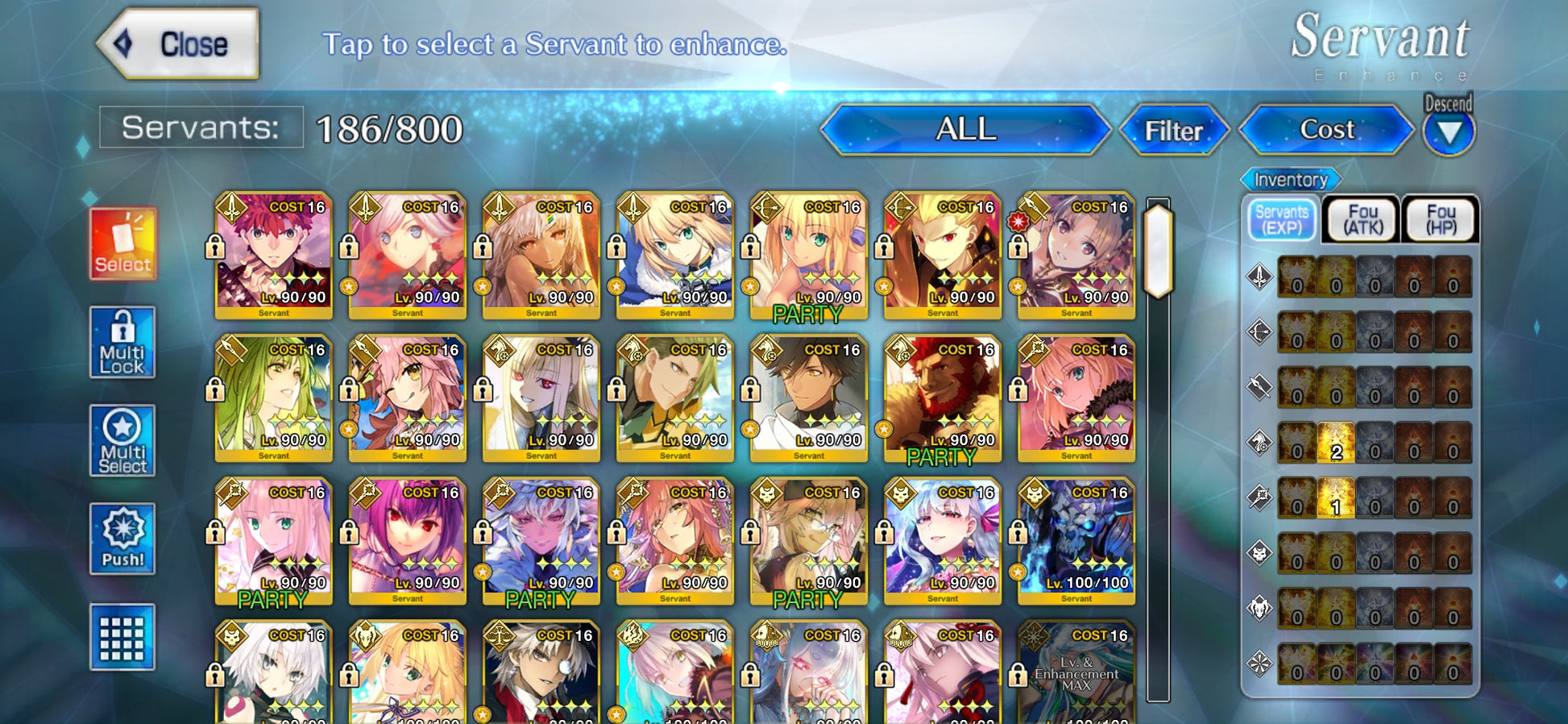Pick the golden-armored Gilgamesh servant card
The width and height of the screenshot is (1568, 724).
click(x=943, y=255)
